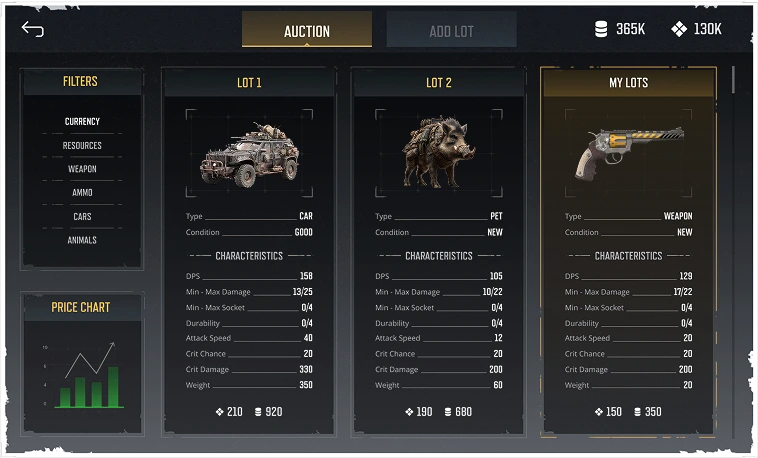Select the Currency filter
758x458 pixels.
82,122
